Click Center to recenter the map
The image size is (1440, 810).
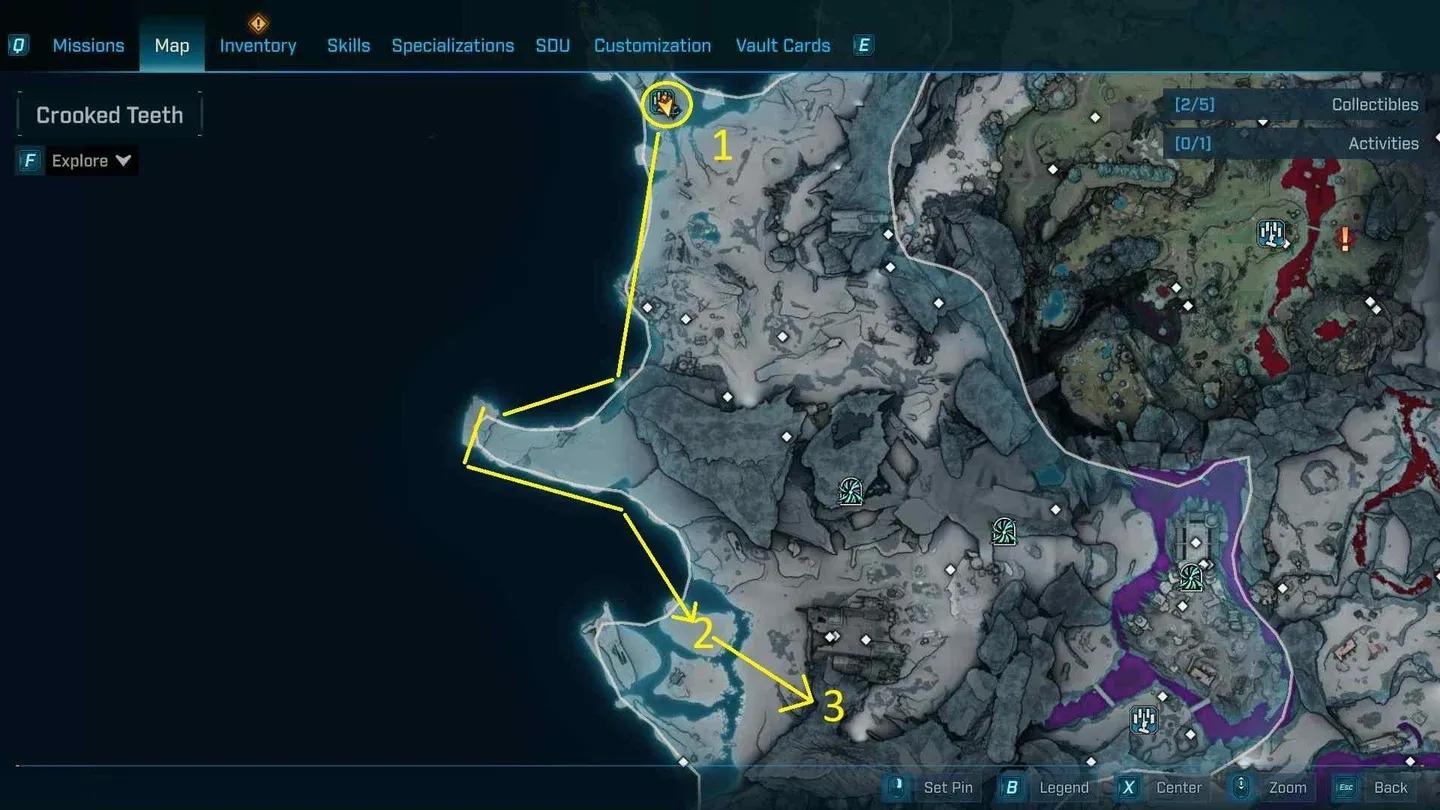1178,787
